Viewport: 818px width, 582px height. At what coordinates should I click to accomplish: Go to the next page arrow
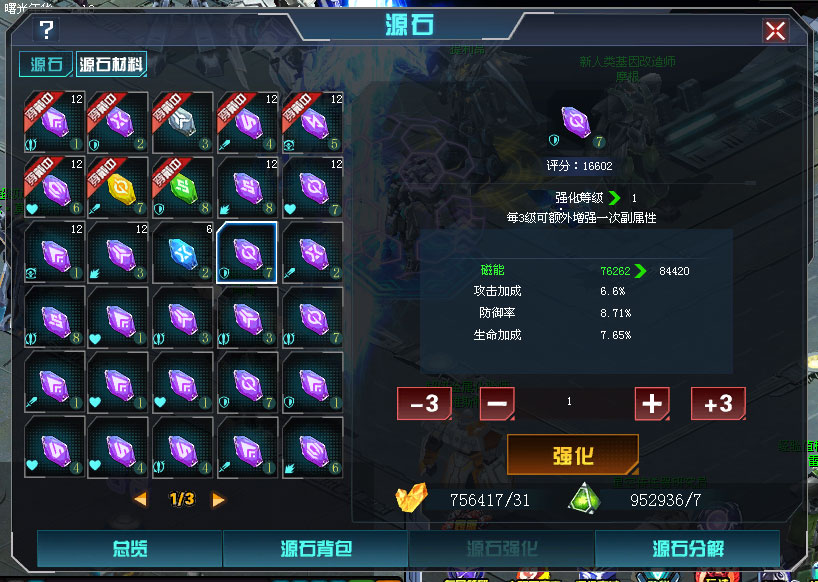click(218, 499)
